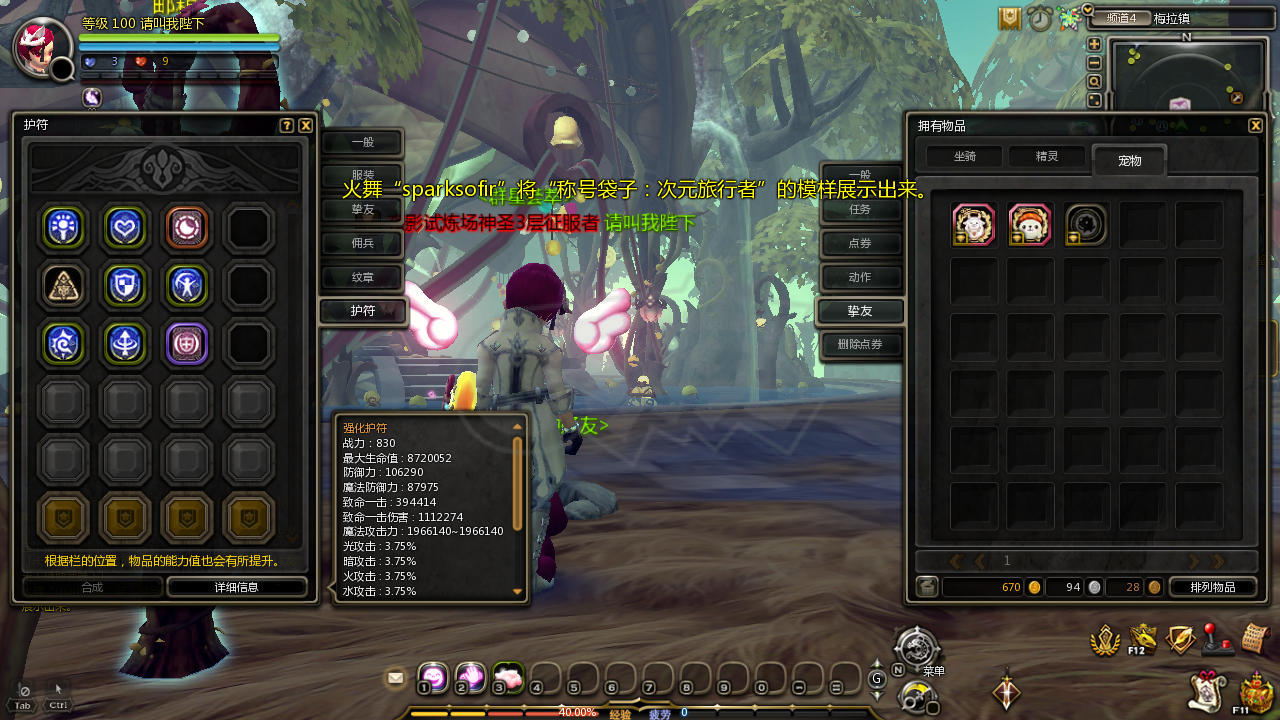Open the 精灵 spirit tab
The height and width of the screenshot is (720, 1280).
click(1046, 157)
